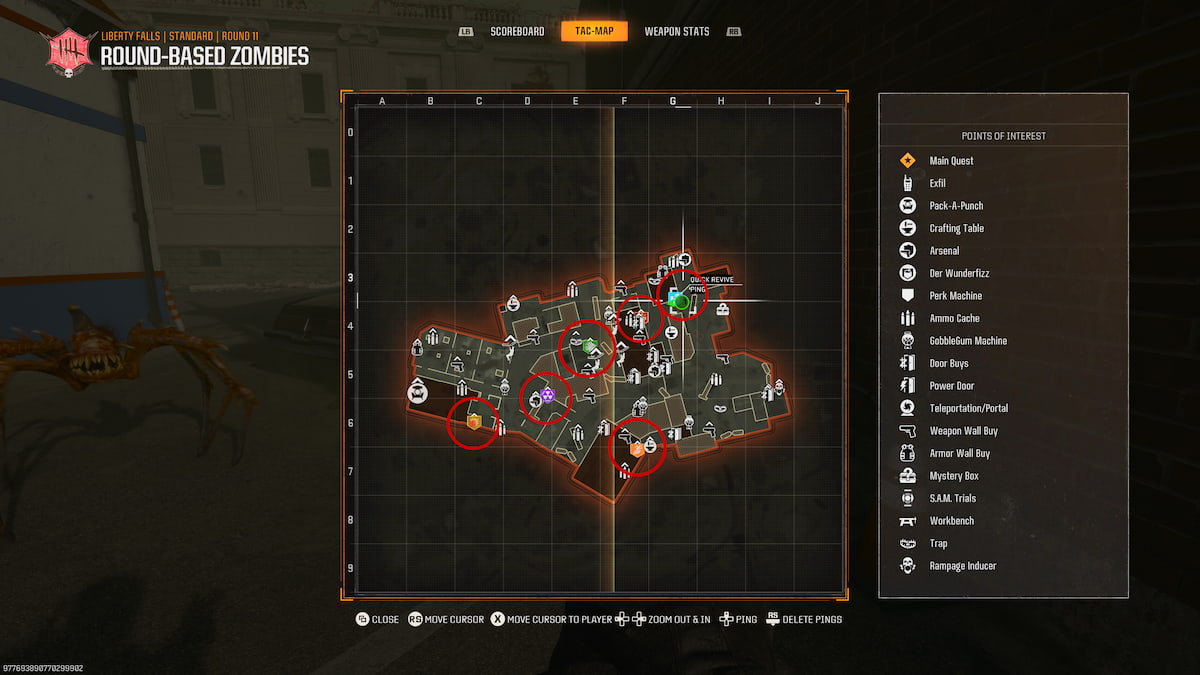Screen dimensions: 1200x675
Task: Select the Perk Machine legend entry
Action: pyautogui.click(x=955, y=296)
